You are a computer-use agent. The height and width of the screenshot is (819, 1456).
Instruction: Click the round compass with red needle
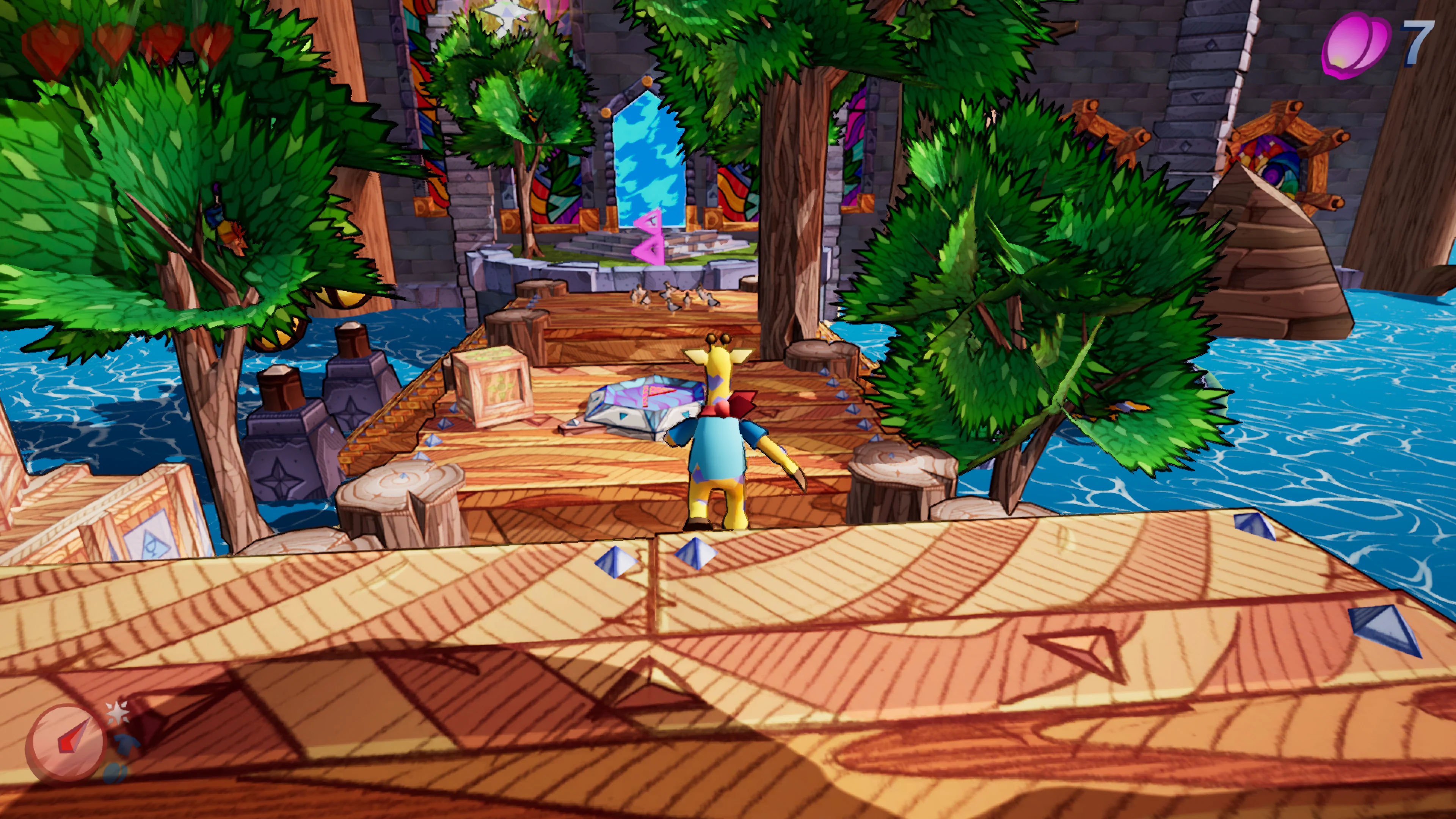click(66, 742)
